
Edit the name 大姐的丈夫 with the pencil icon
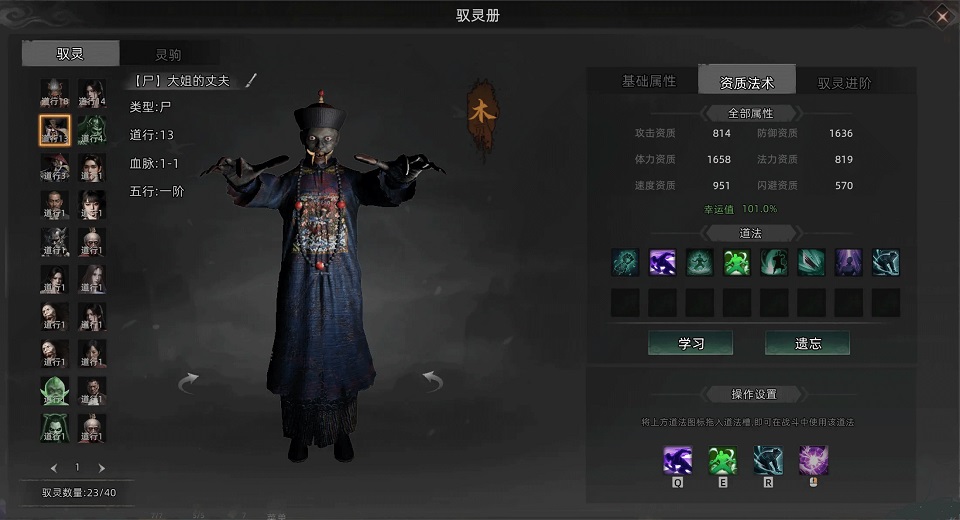pos(251,80)
